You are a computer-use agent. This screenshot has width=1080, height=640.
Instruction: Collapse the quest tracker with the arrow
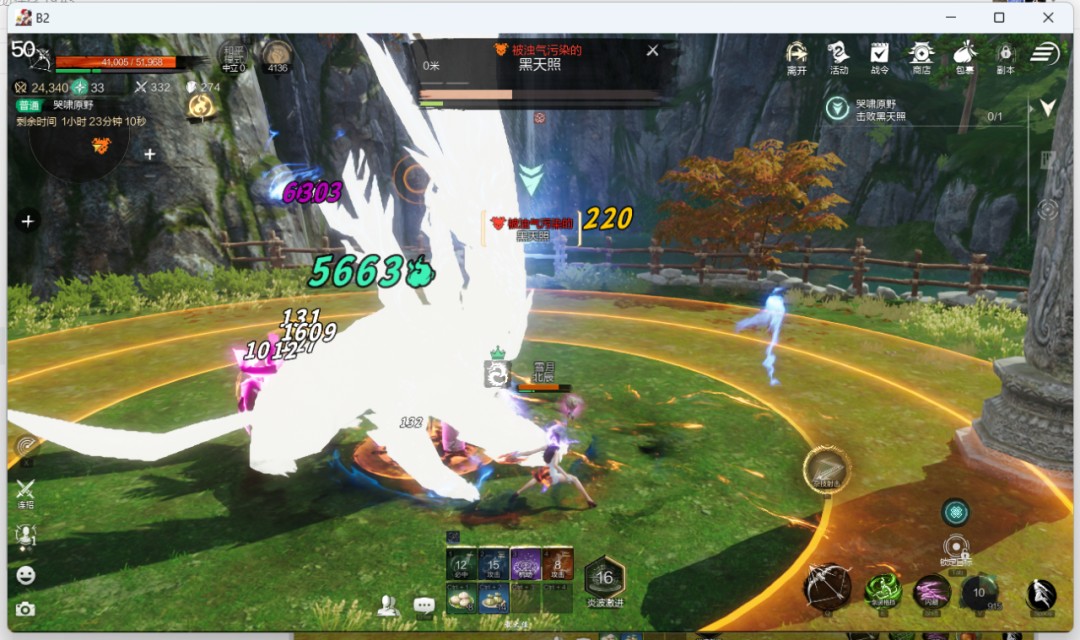(1048, 107)
